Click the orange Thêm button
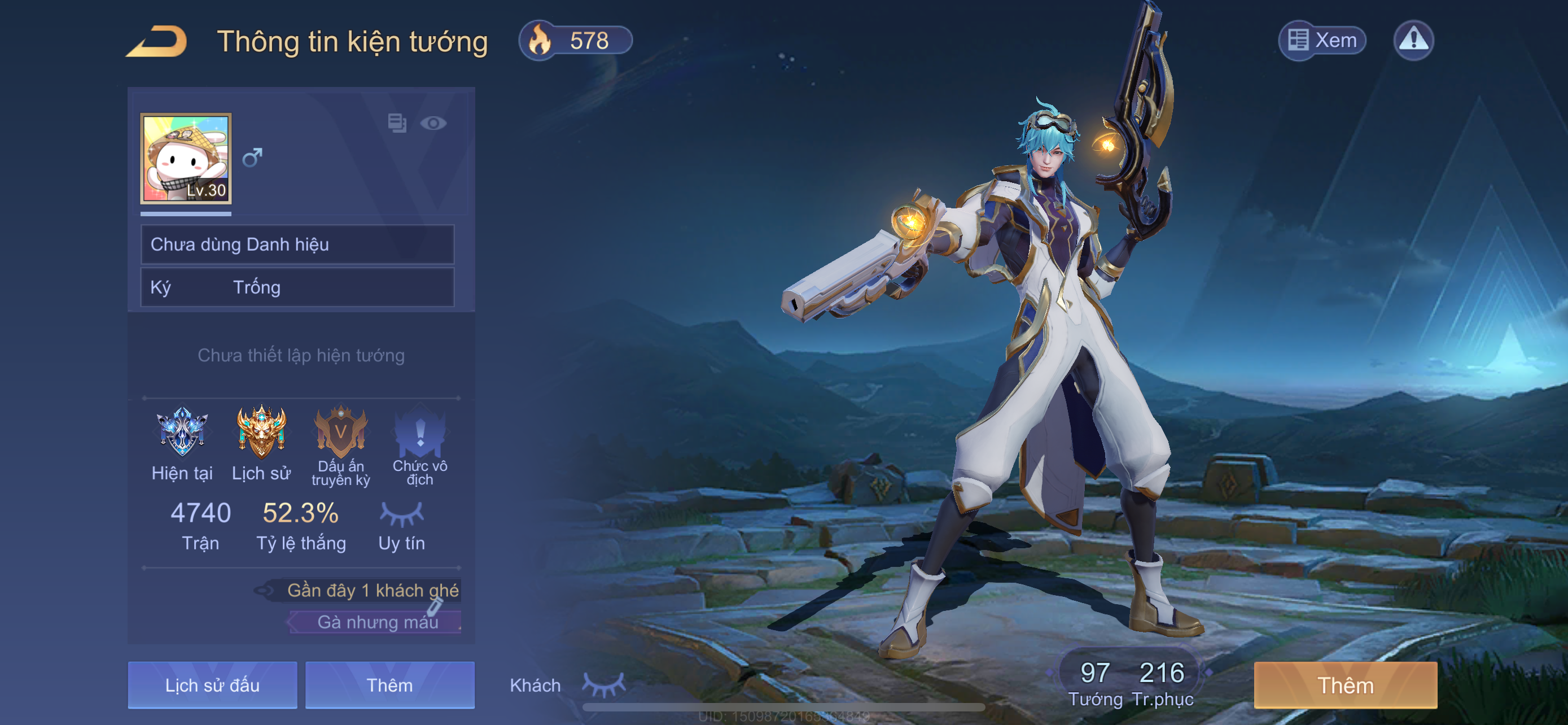This screenshot has height=725, width=1568. pos(1345,685)
